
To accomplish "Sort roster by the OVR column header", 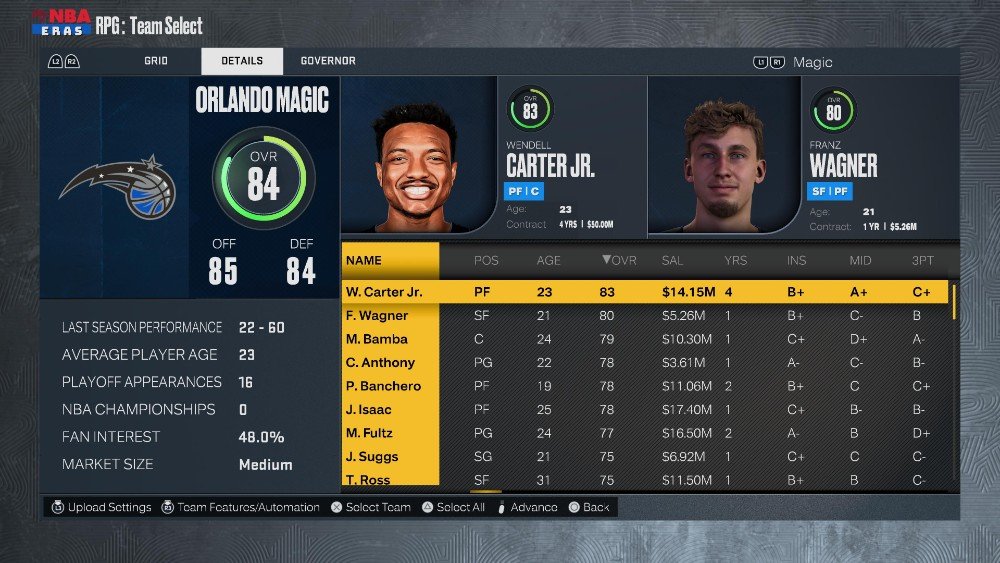I will [619, 261].
